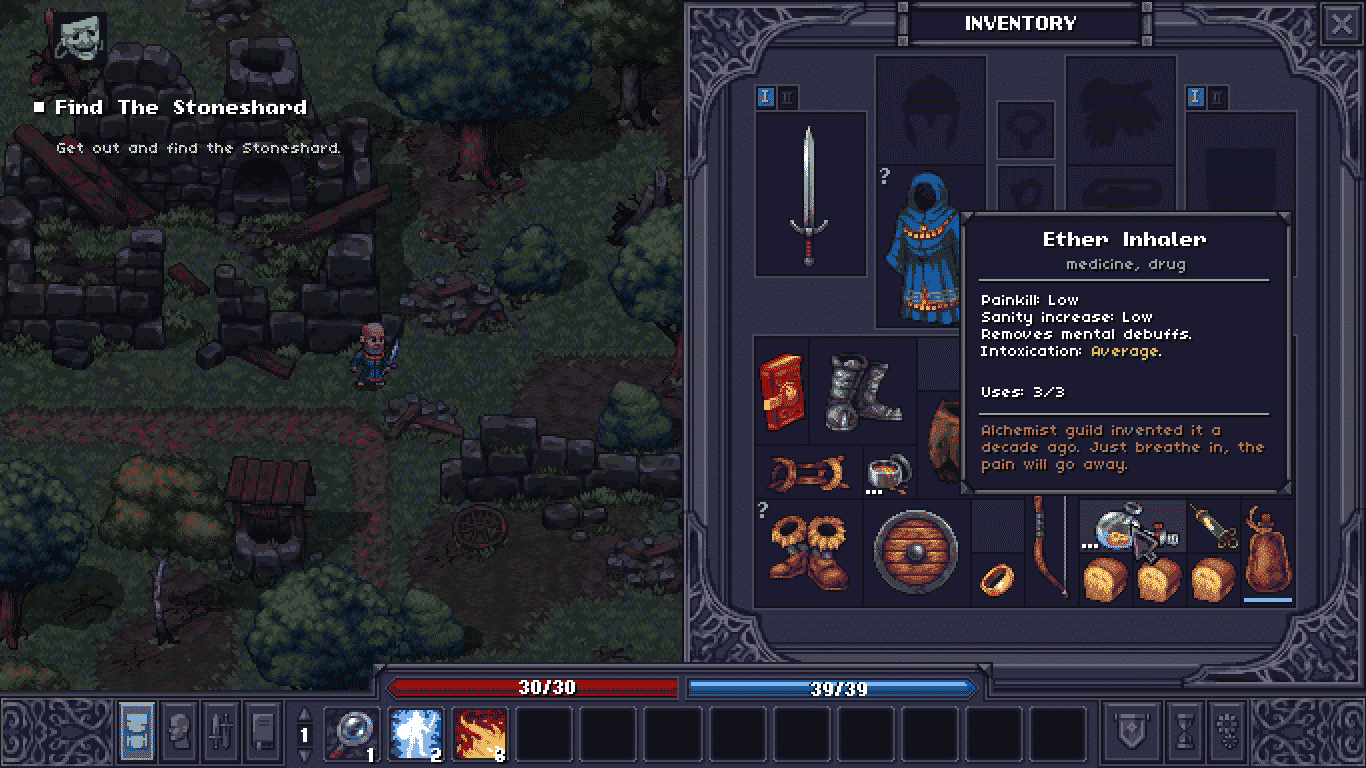Select the equipped longsword slot
Image resolution: width=1366 pixels, height=768 pixels.
[x=810, y=195]
